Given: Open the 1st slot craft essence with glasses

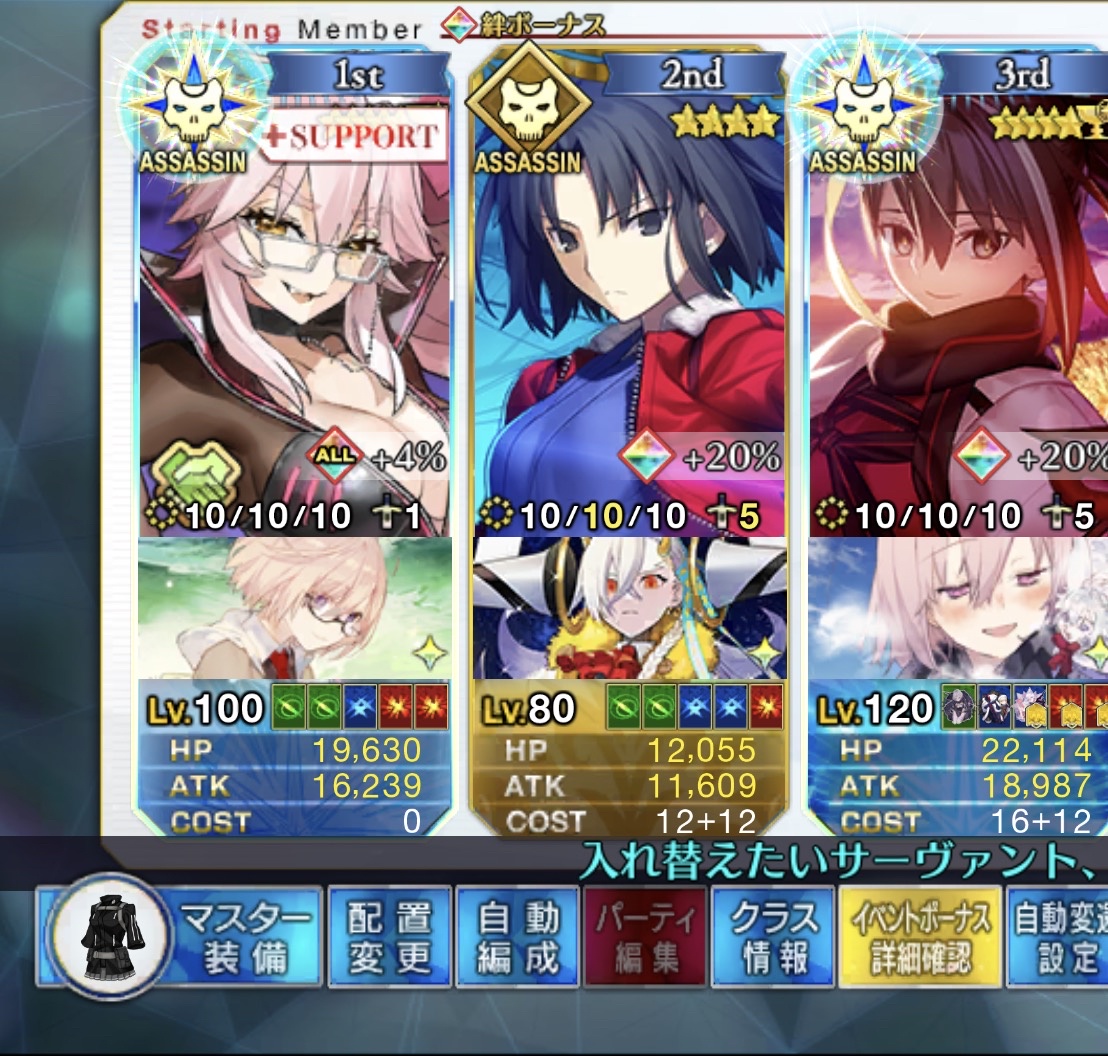Looking at the screenshot, I should (295, 608).
